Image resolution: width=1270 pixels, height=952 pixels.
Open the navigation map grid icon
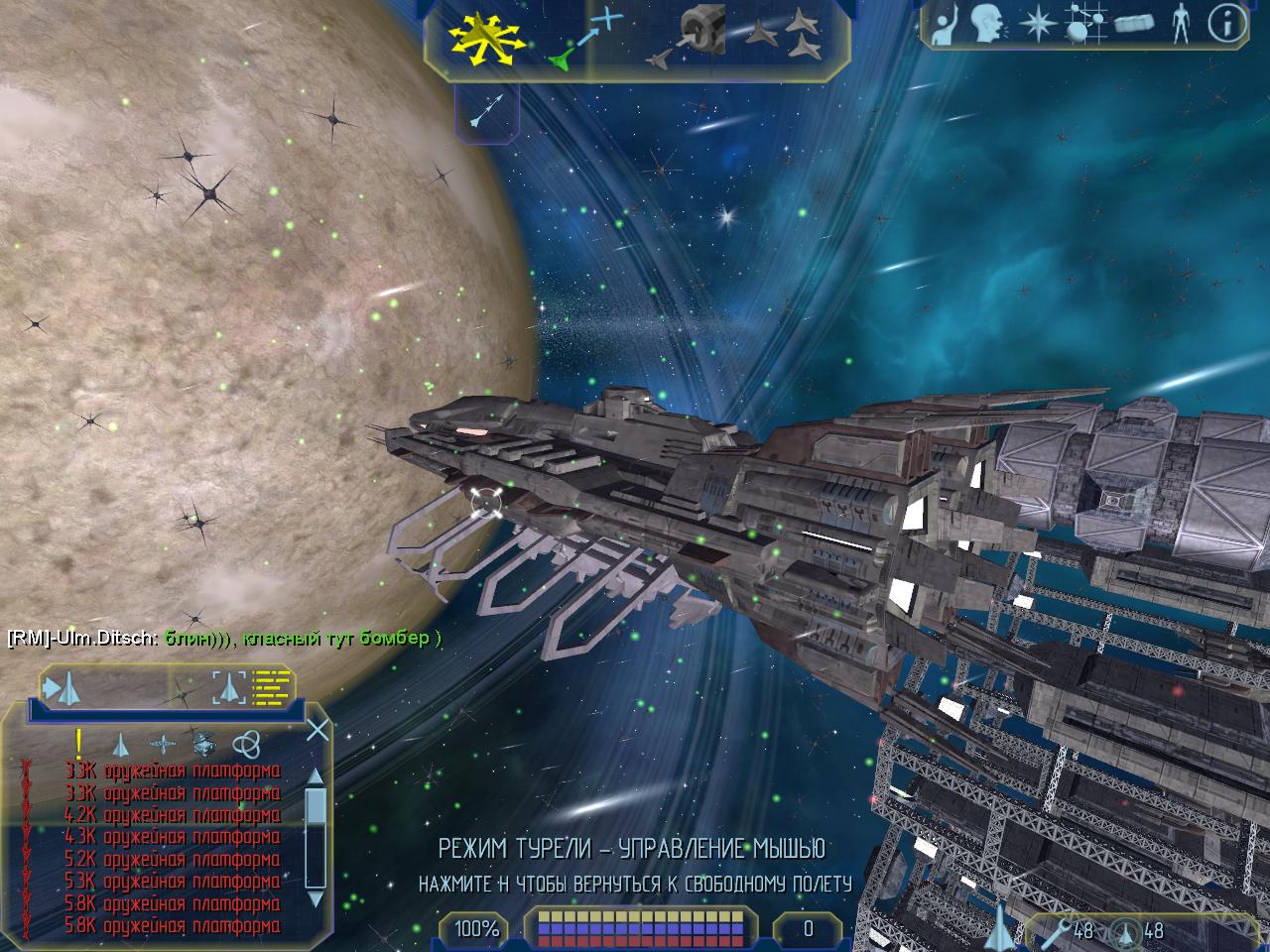(x=1085, y=24)
